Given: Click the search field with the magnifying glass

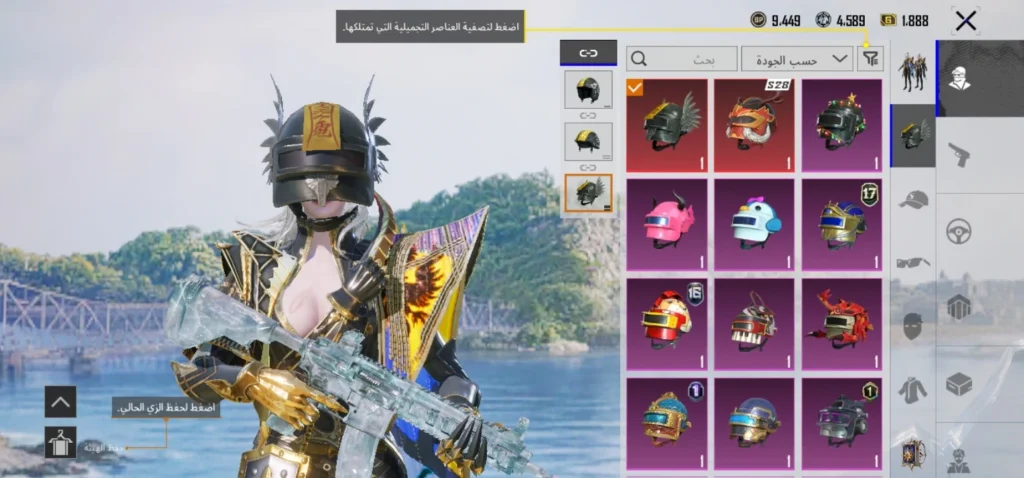Looking at the screenshot, I should click(681, 59).
